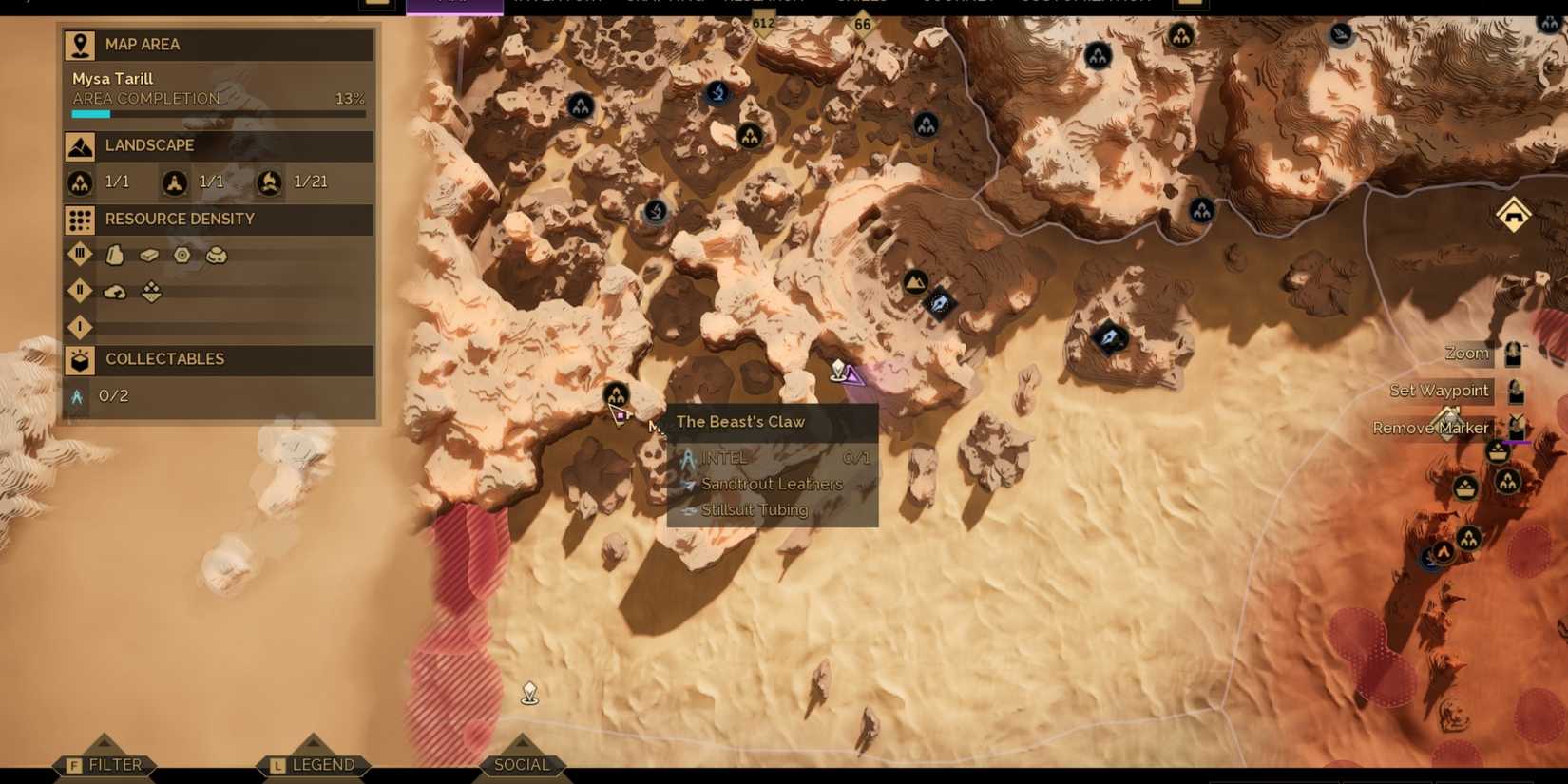Toggle the tier I resource density filter diamond

(x=80, y=327)
